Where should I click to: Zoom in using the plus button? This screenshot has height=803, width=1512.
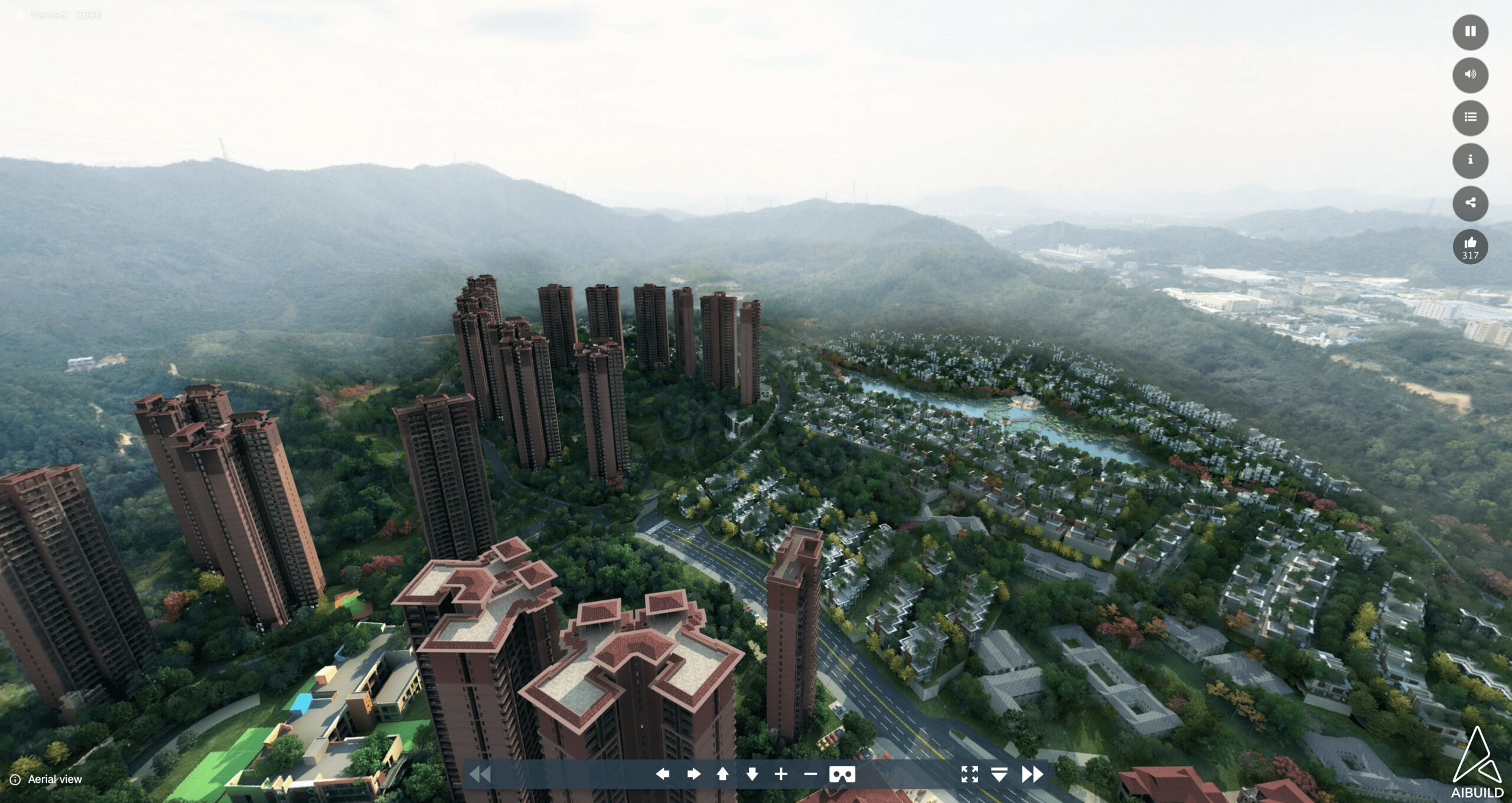(781, 774)
